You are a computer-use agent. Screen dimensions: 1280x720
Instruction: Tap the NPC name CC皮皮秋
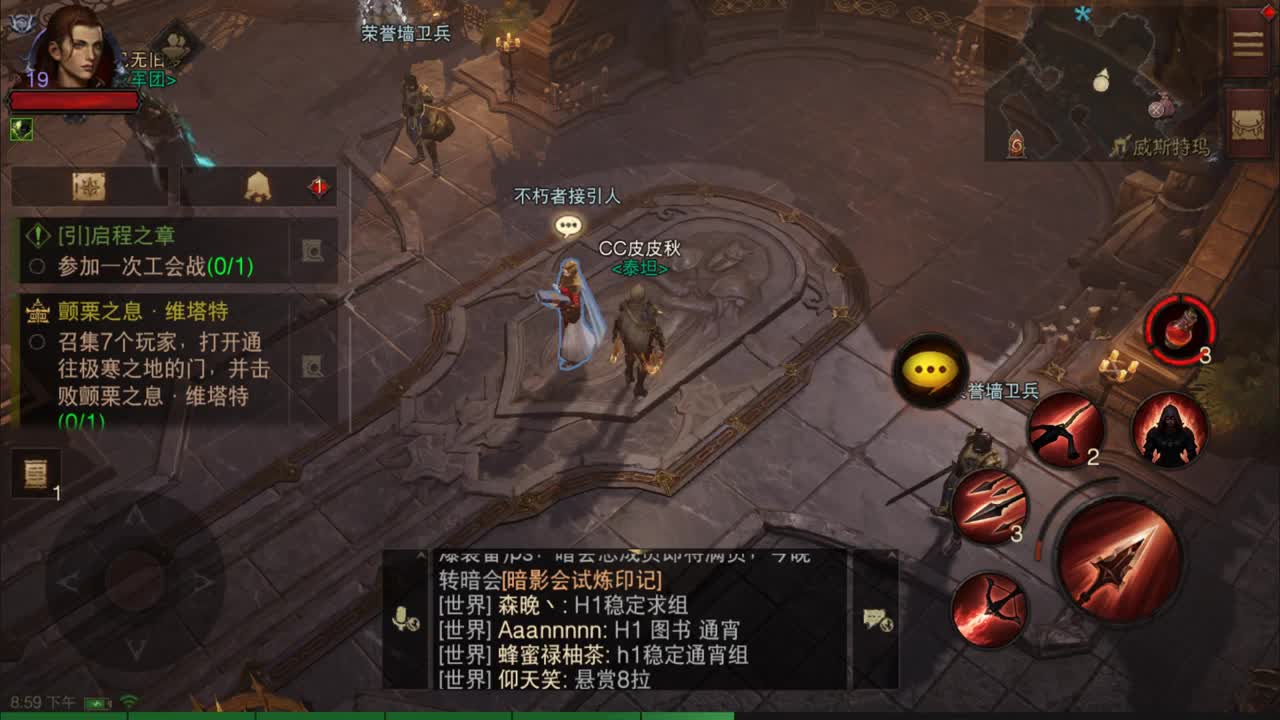coord(641,248)
